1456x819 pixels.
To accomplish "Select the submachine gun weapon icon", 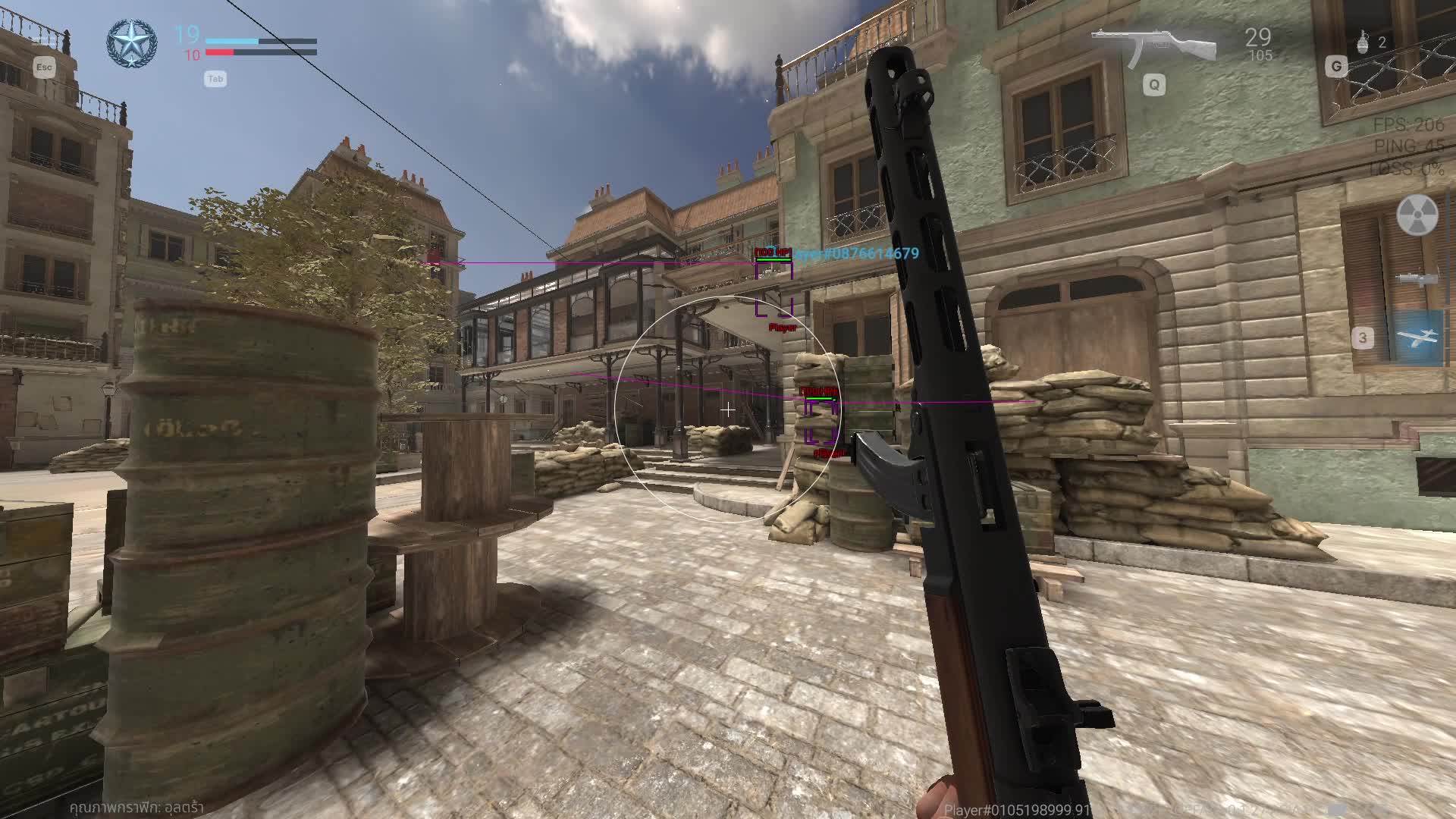I will pyautogui.click(x=1153, y=46).
